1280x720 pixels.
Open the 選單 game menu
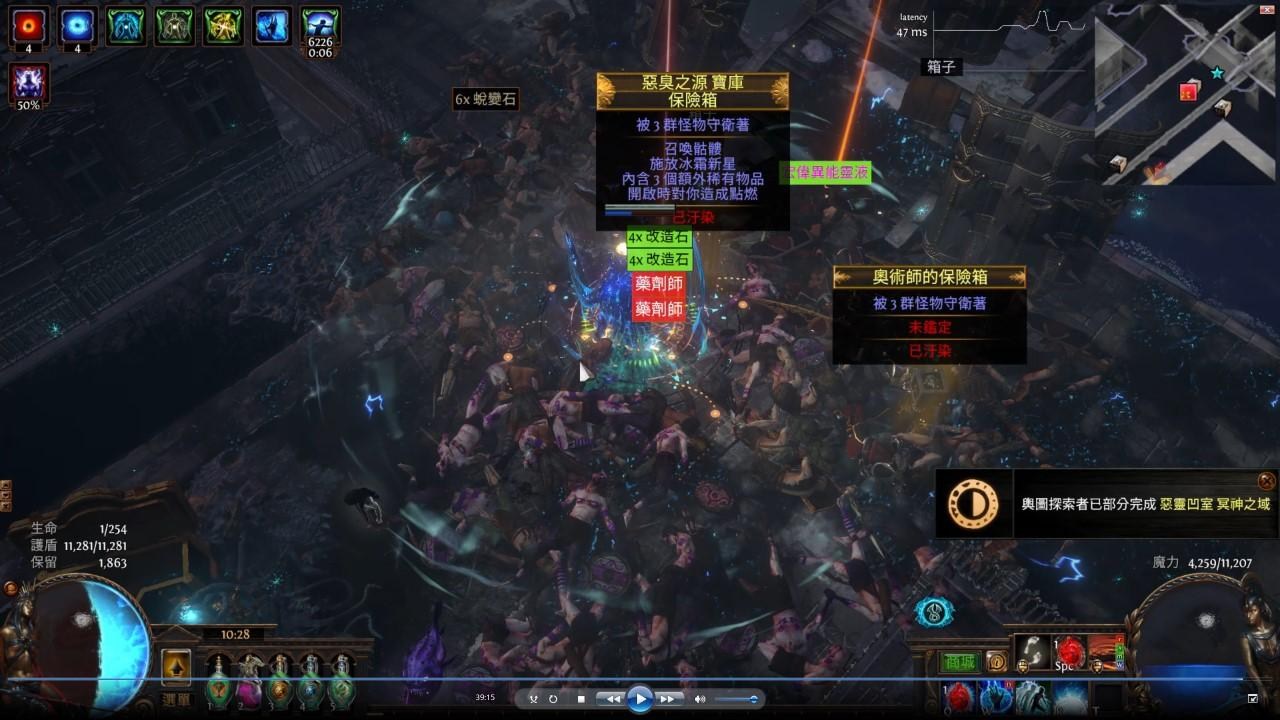coord(177,698)
